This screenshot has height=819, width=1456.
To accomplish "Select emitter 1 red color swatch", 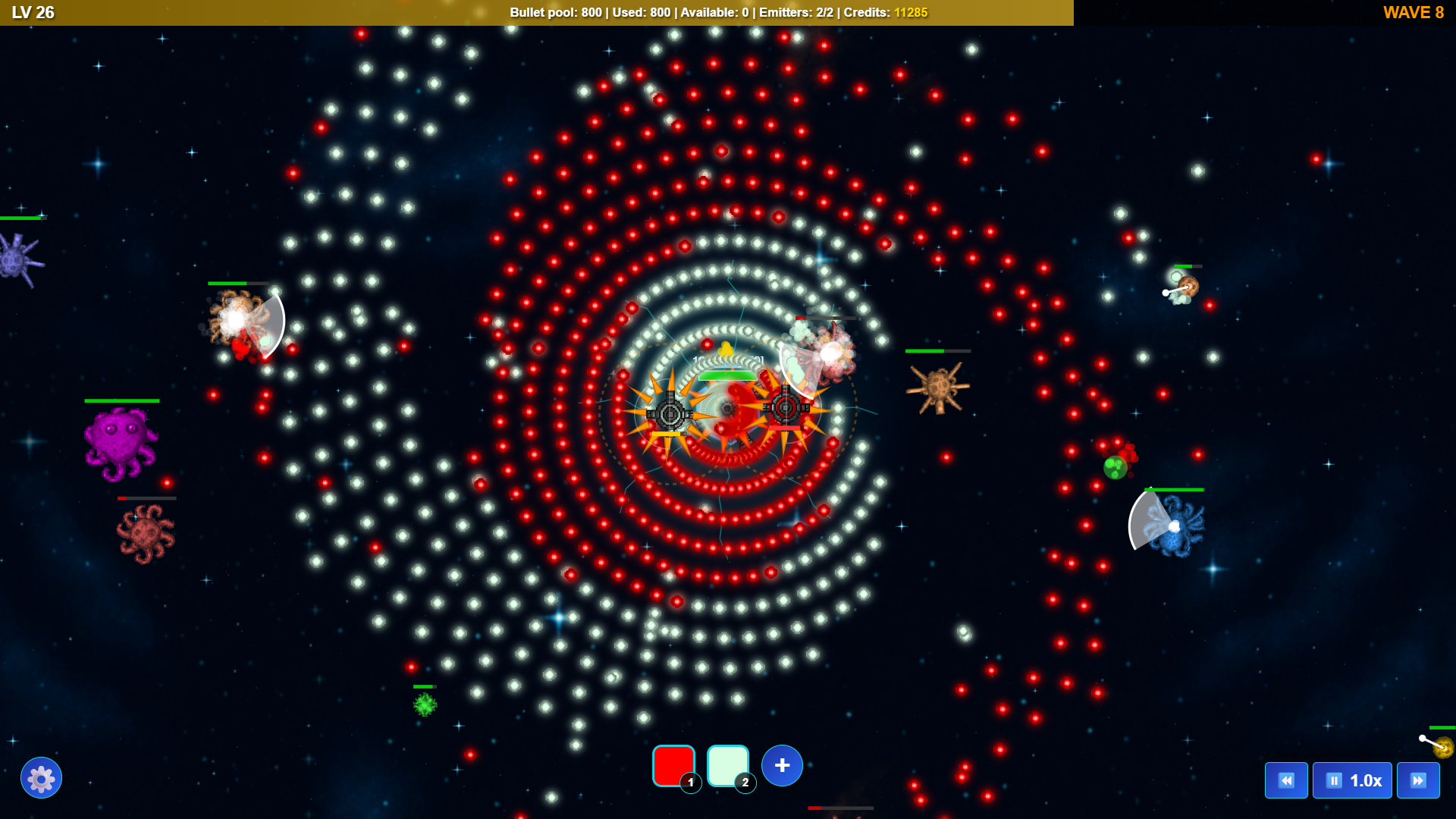I will coord(673,766).
